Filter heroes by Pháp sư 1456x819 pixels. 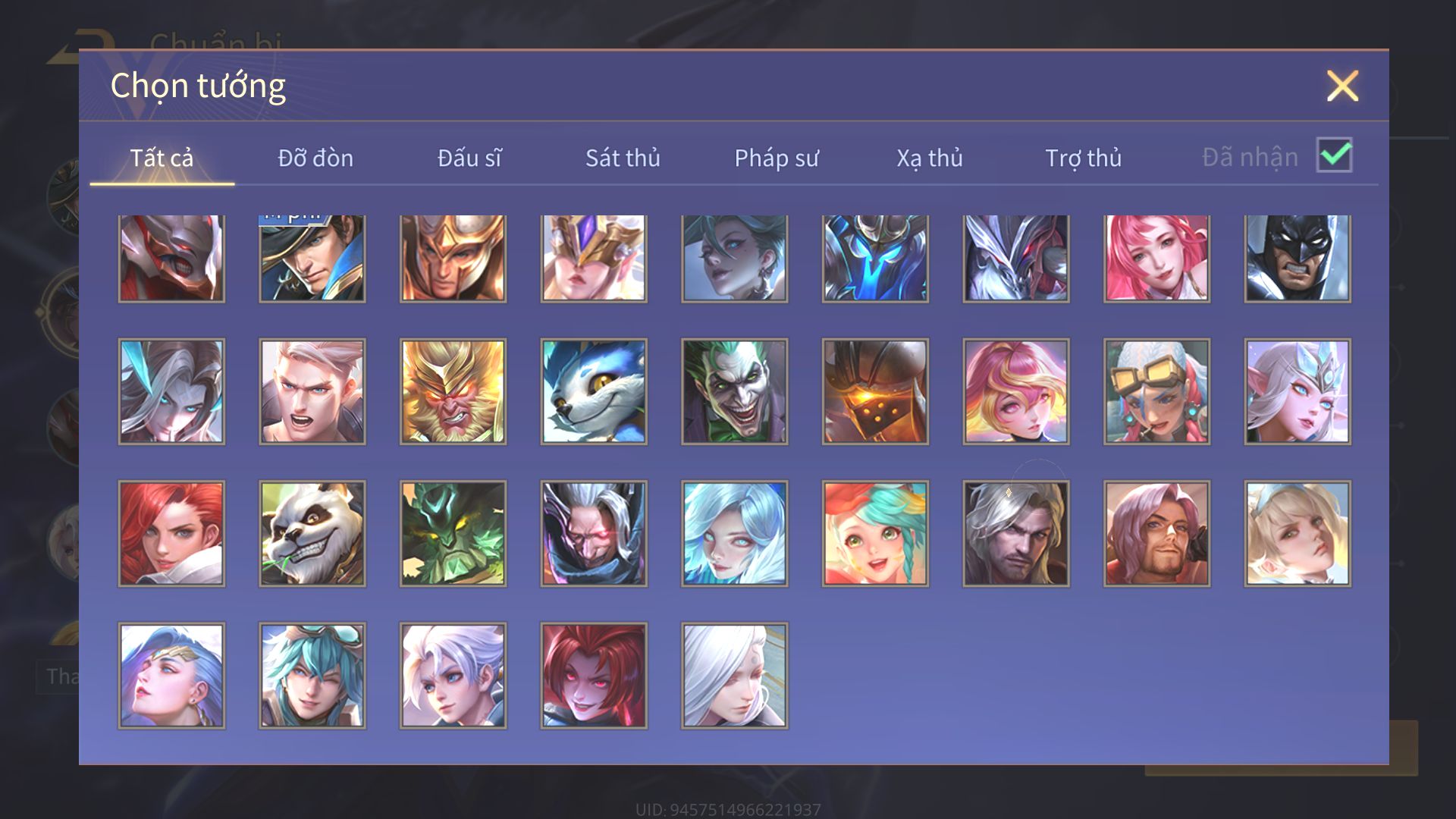pyautogui.click(x=777, y=158)
